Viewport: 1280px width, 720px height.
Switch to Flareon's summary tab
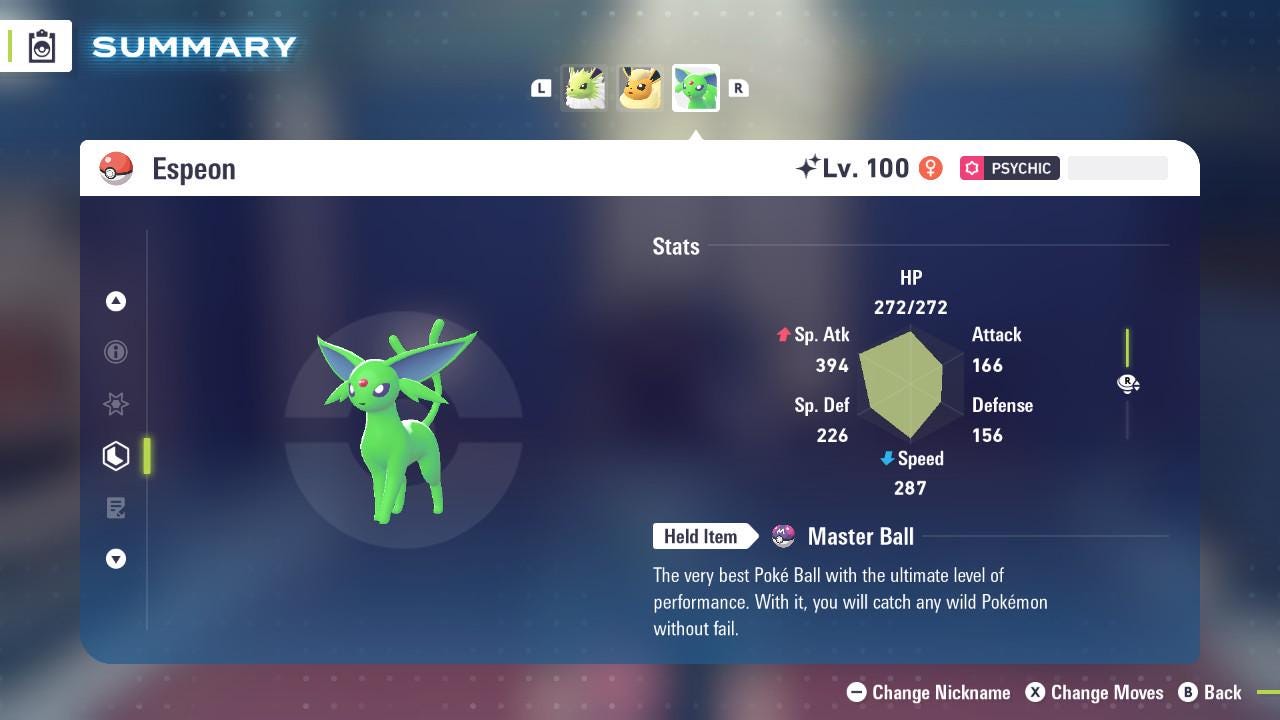coord(639,88)
